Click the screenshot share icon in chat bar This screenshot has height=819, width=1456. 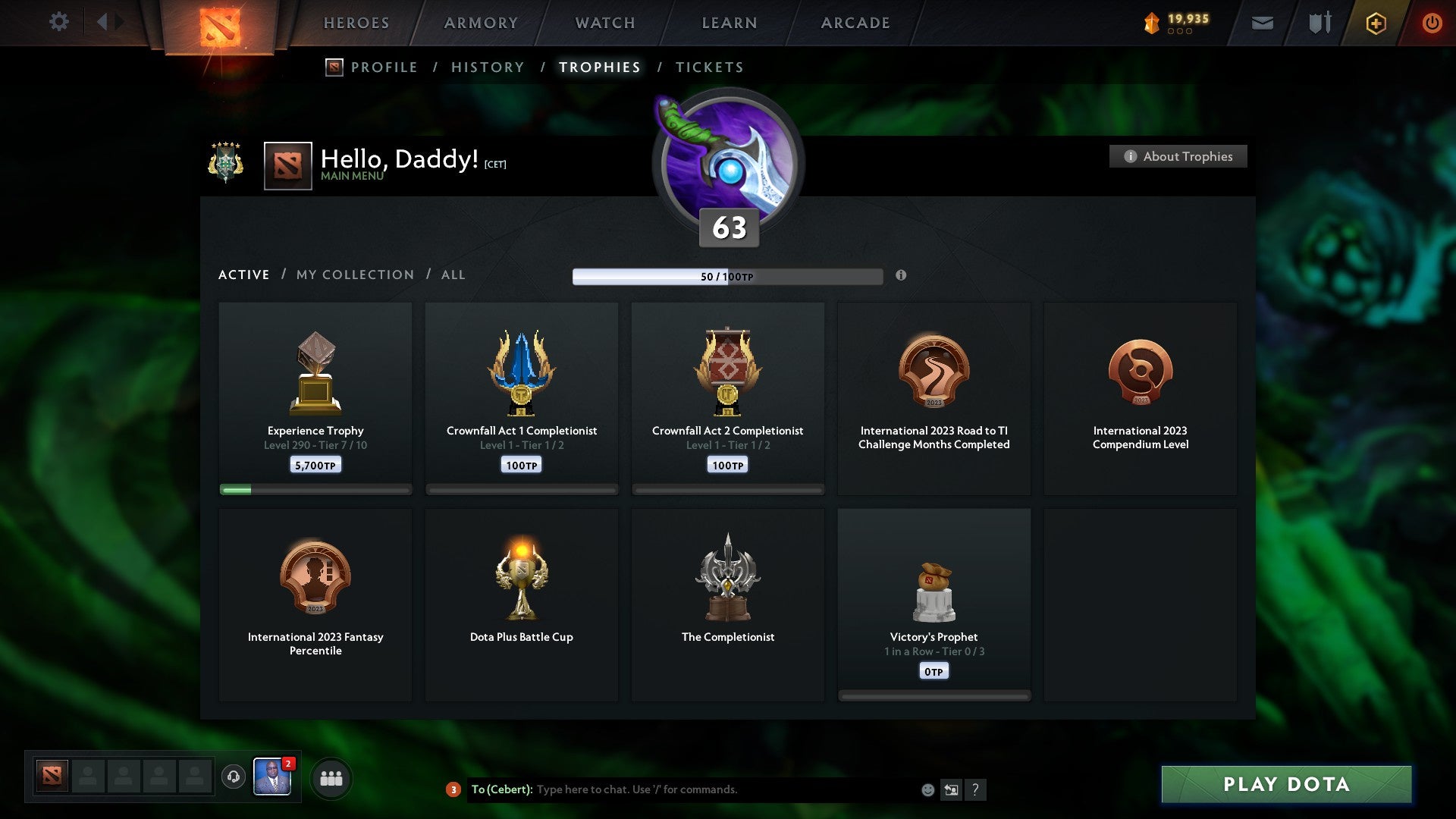pyautogui.click(x=953, y=789)
